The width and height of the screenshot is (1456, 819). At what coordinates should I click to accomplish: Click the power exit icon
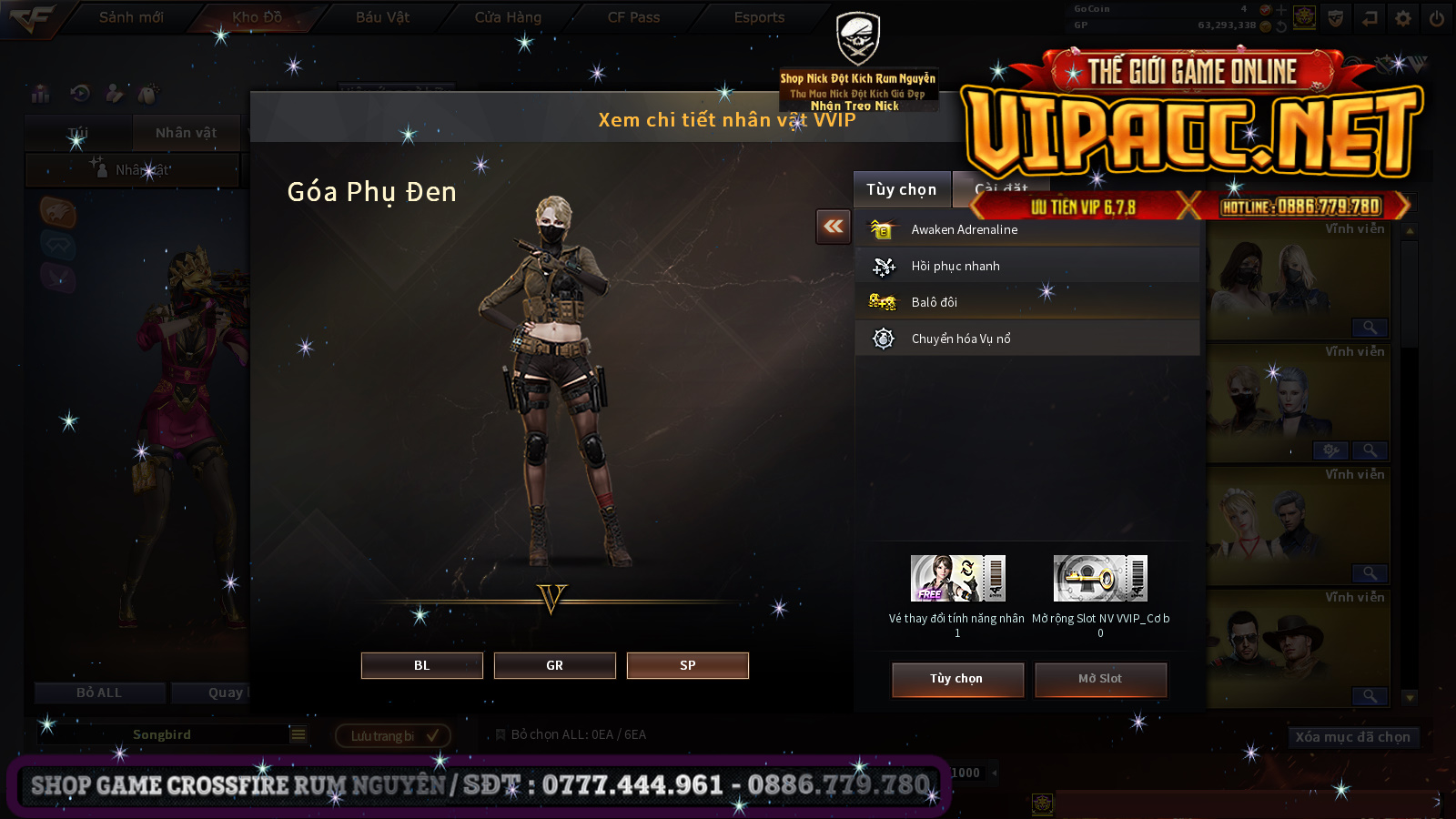click(1436, 18)
